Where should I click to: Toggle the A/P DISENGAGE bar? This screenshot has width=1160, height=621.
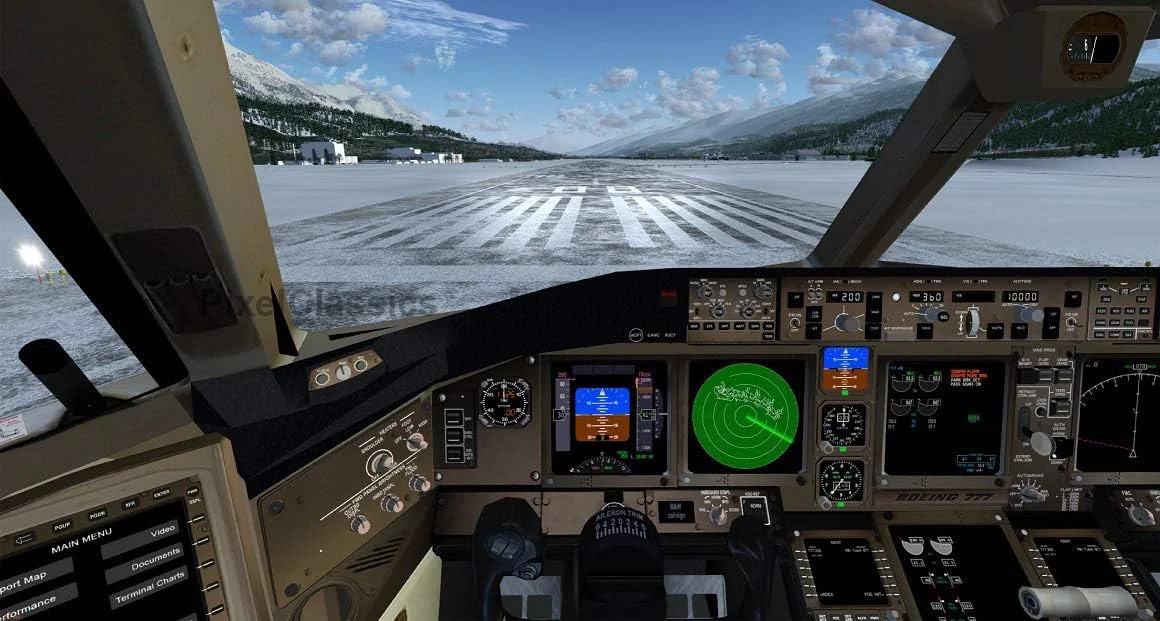[x=901, y=328]
